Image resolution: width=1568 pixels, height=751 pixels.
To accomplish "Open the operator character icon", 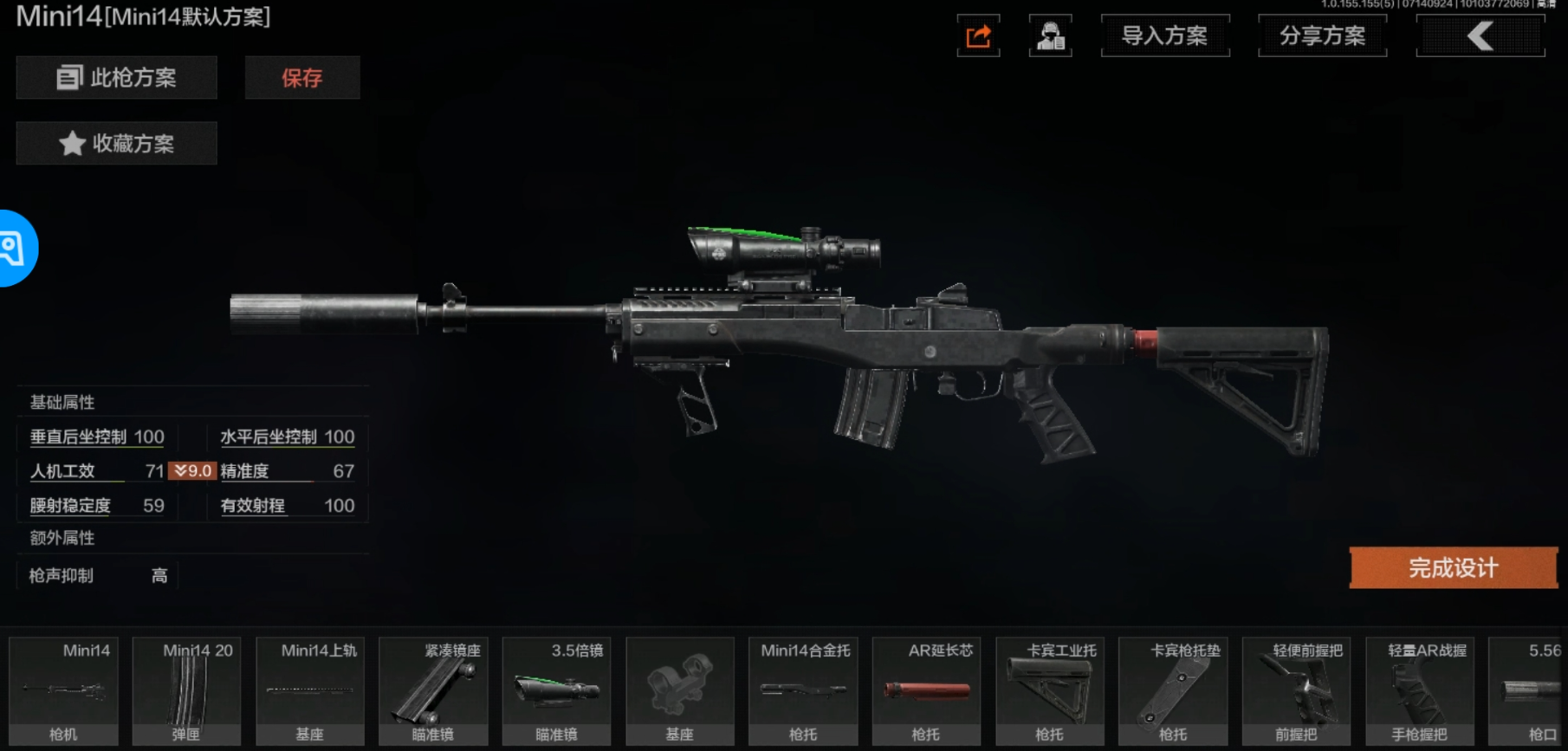I will coord(1050,36).
